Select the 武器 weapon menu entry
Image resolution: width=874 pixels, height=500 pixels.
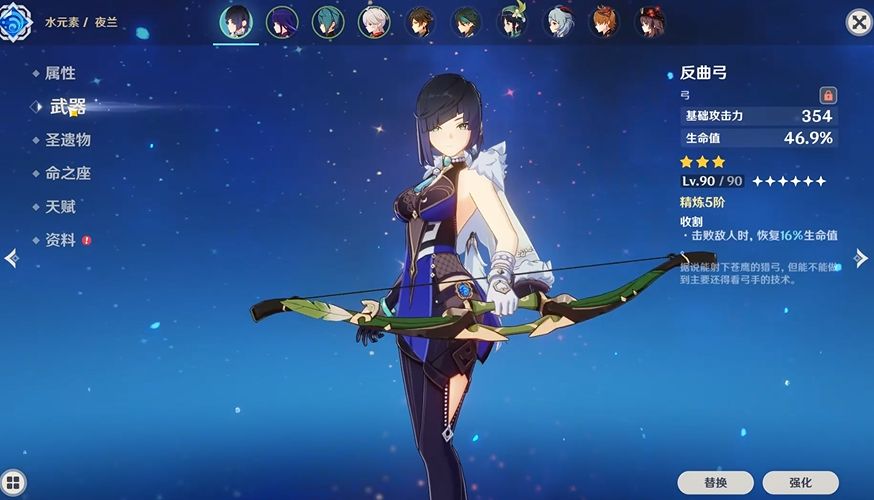[x=67, y=106]
